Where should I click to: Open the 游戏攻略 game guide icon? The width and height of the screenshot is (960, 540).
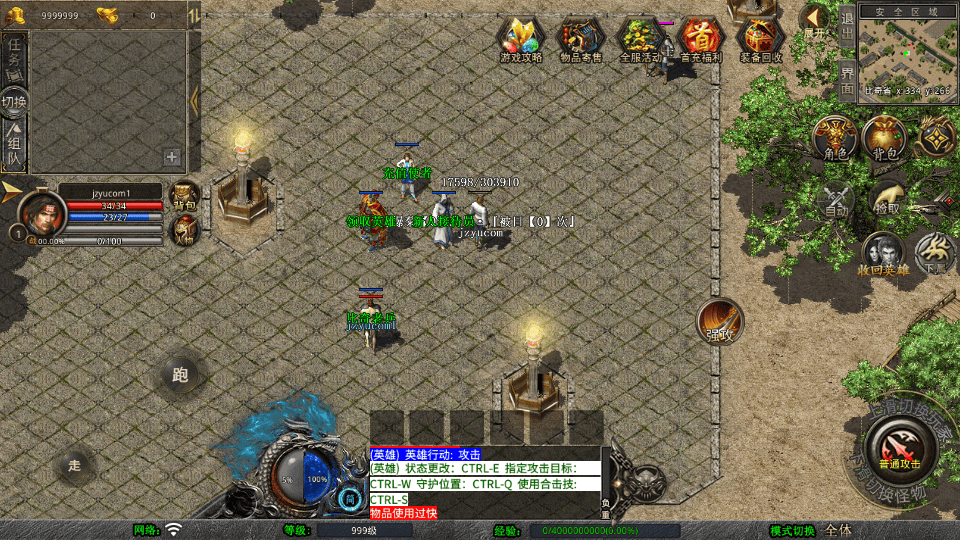tap(521, 39)
